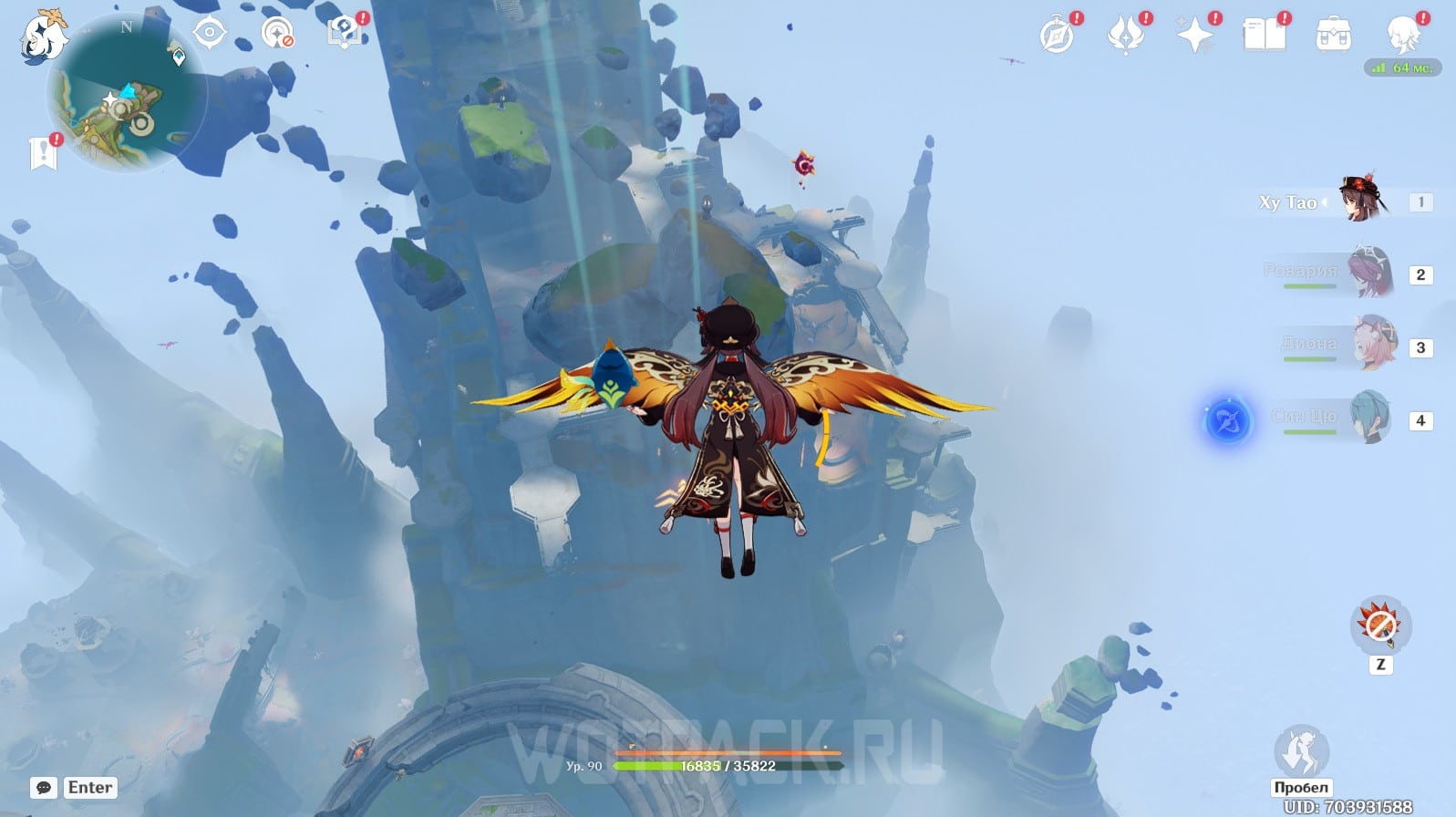
Task: Open the chat speech bubble
Action: tap(44, 788)
